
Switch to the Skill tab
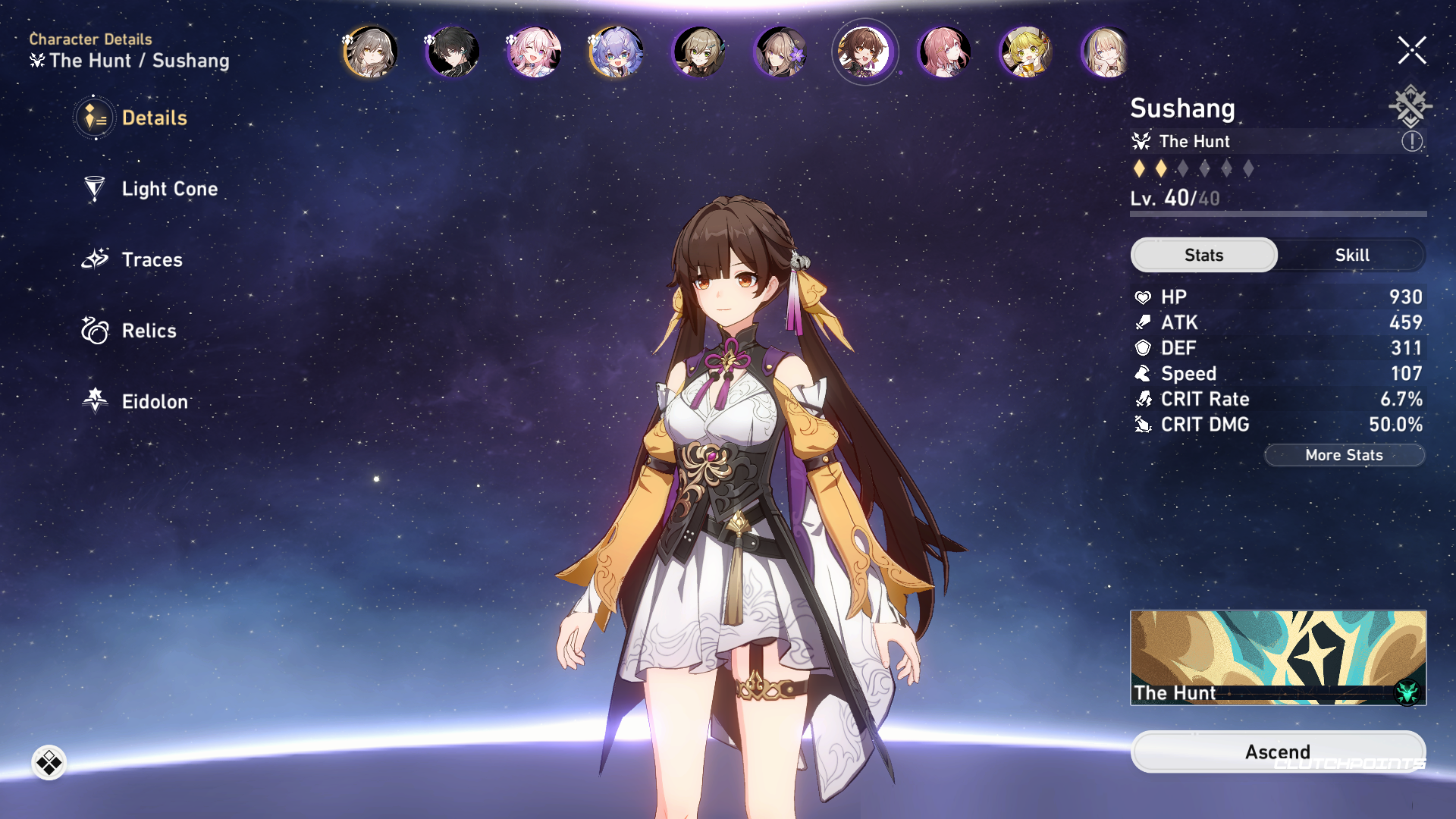(x=1351, y=255)
